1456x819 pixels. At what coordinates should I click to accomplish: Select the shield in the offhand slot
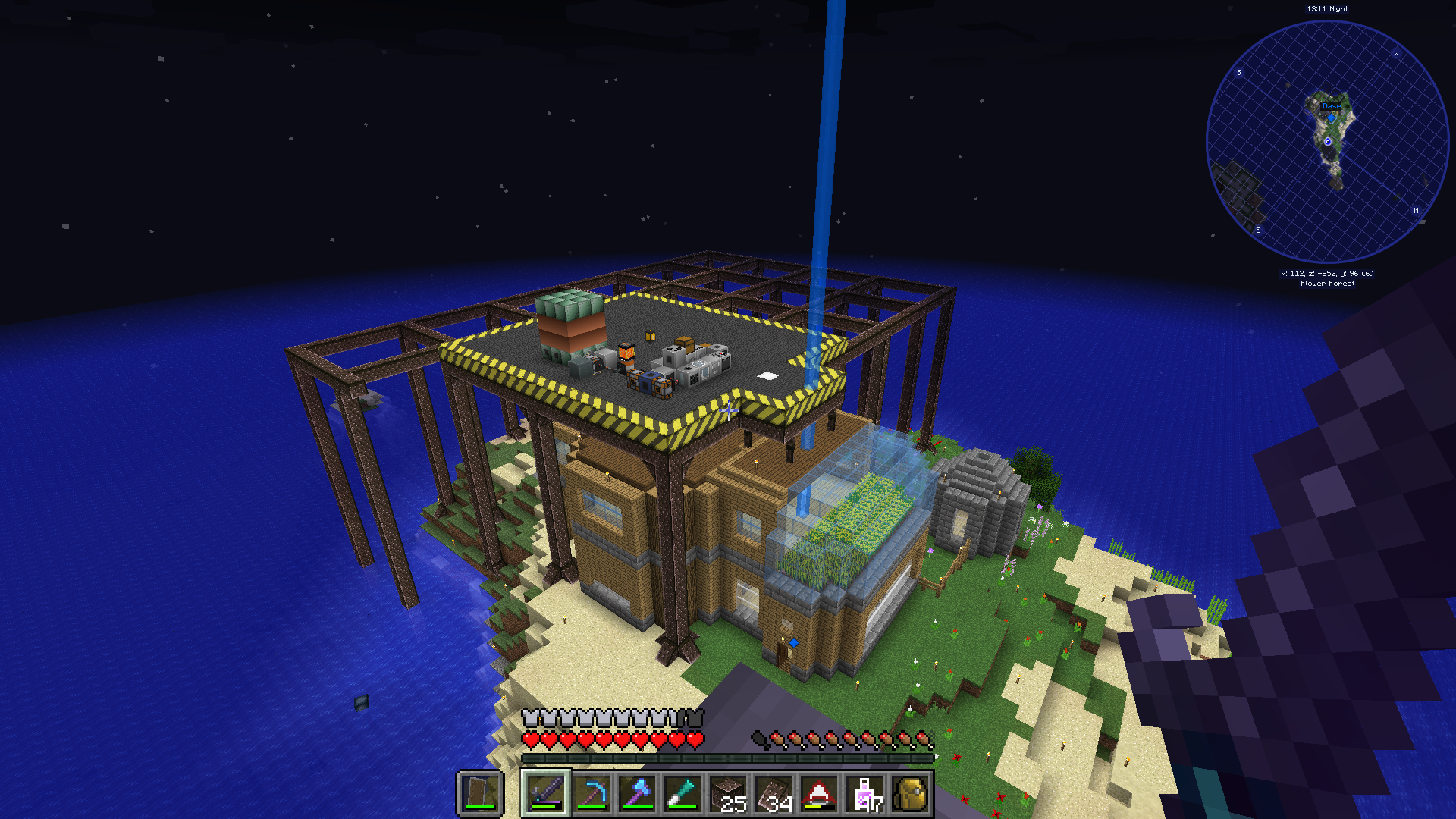tap(480, 794)
